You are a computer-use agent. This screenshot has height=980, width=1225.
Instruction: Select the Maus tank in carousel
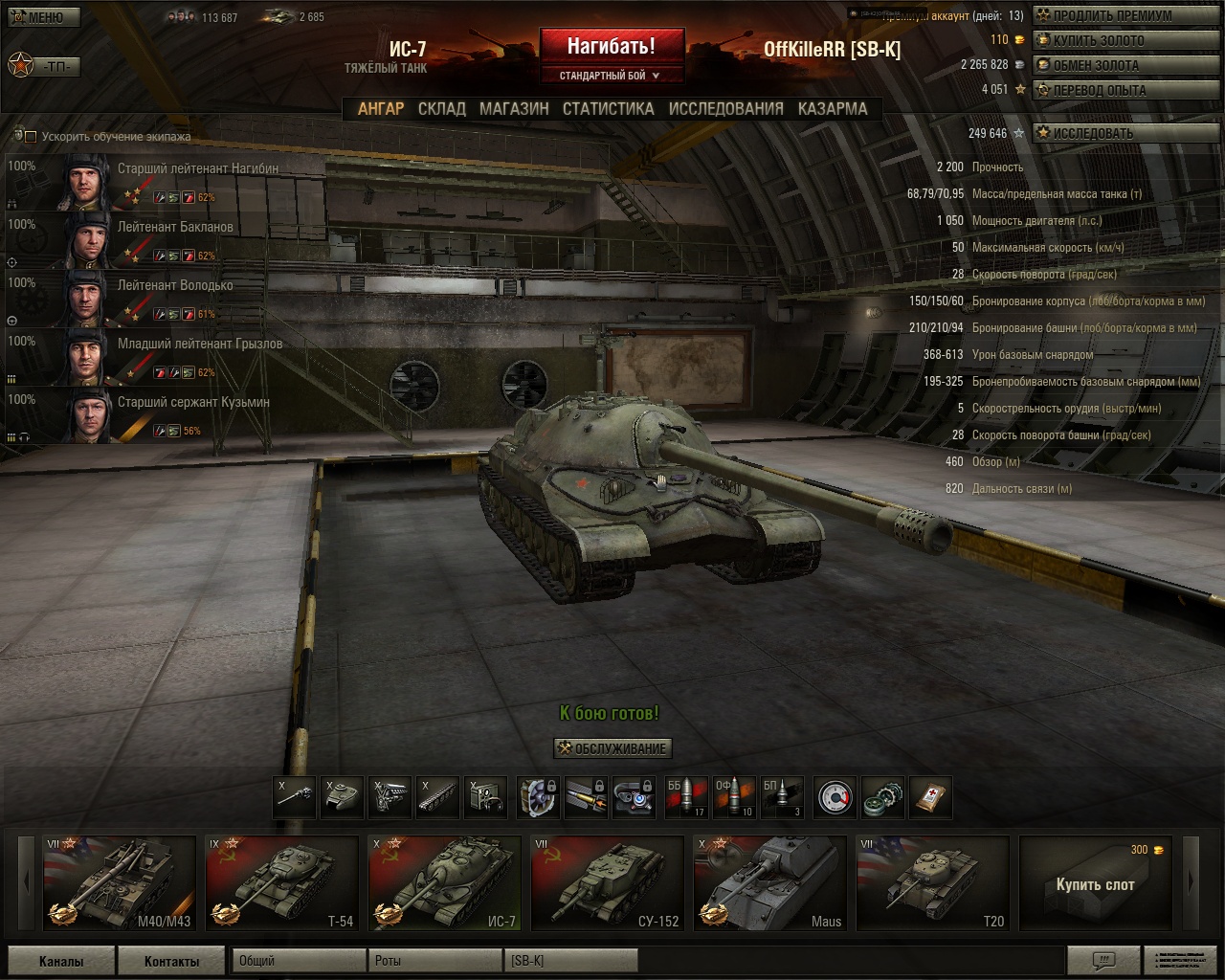coord(769,882)
